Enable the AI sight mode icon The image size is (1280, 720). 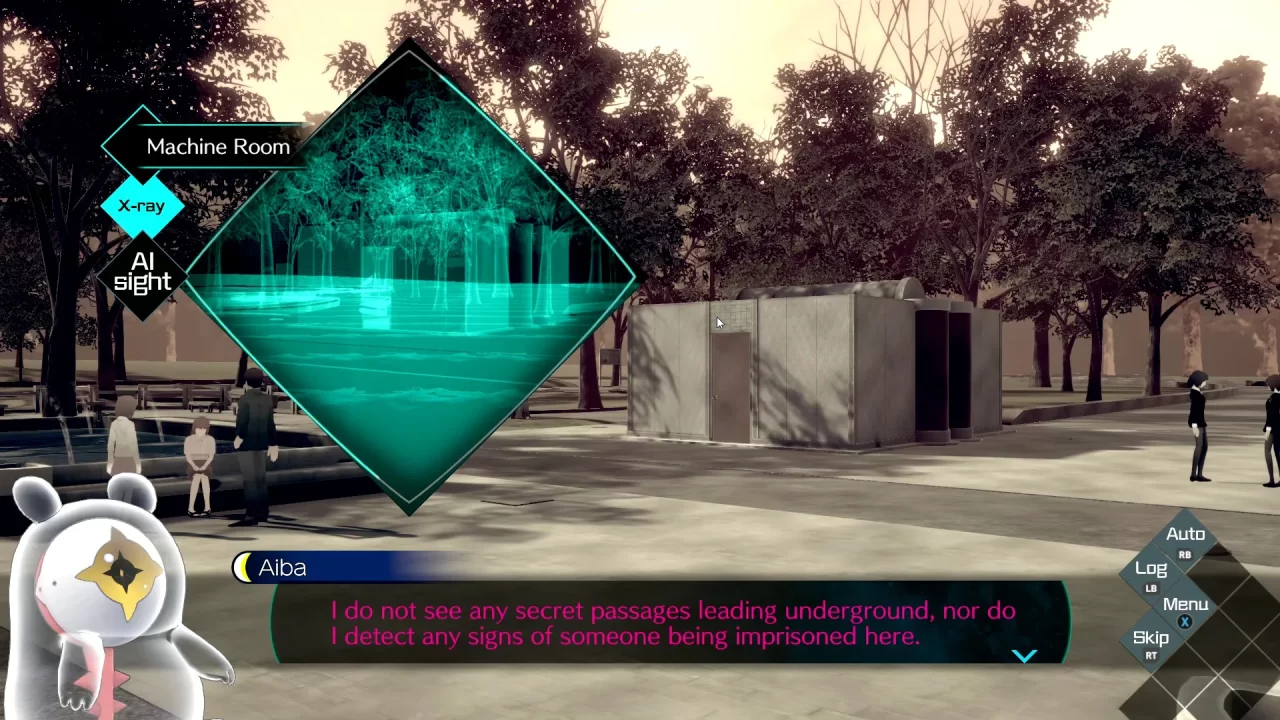point(141,271)
